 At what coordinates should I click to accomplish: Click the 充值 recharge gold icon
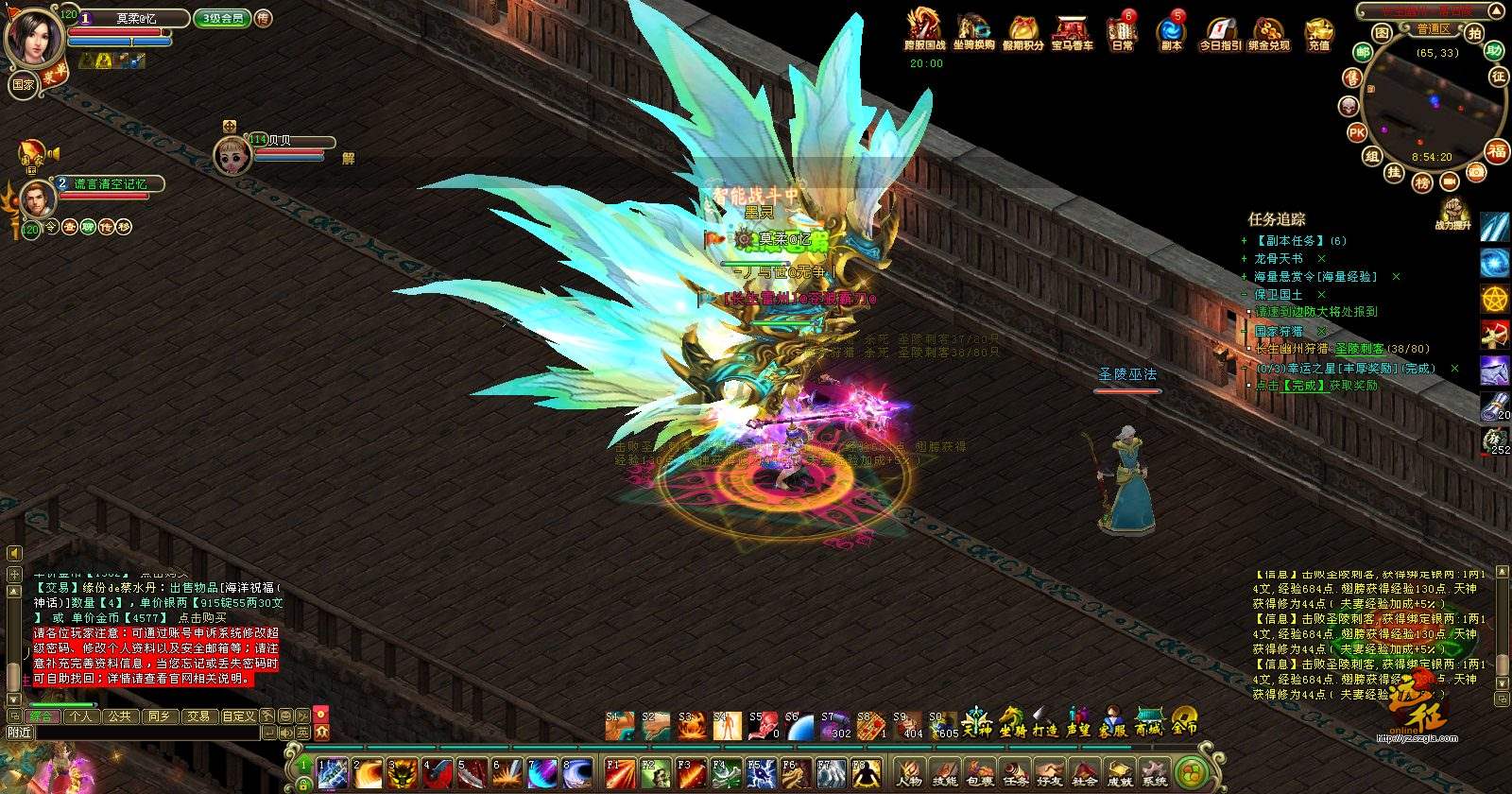pos(1318,31)
